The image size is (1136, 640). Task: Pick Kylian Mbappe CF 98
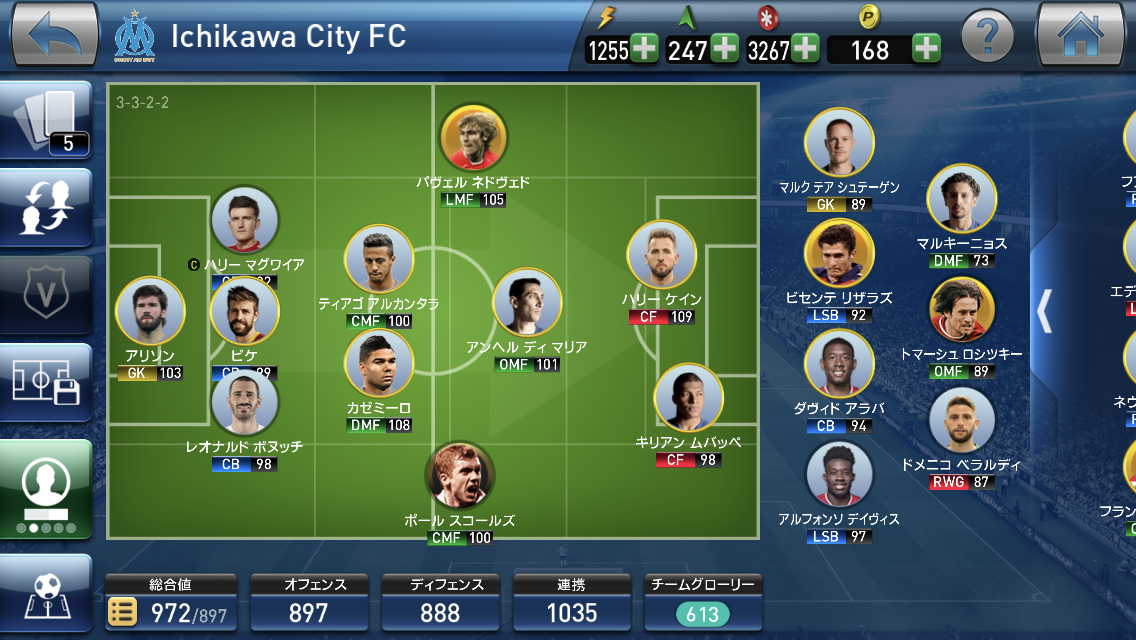point(688,398)
